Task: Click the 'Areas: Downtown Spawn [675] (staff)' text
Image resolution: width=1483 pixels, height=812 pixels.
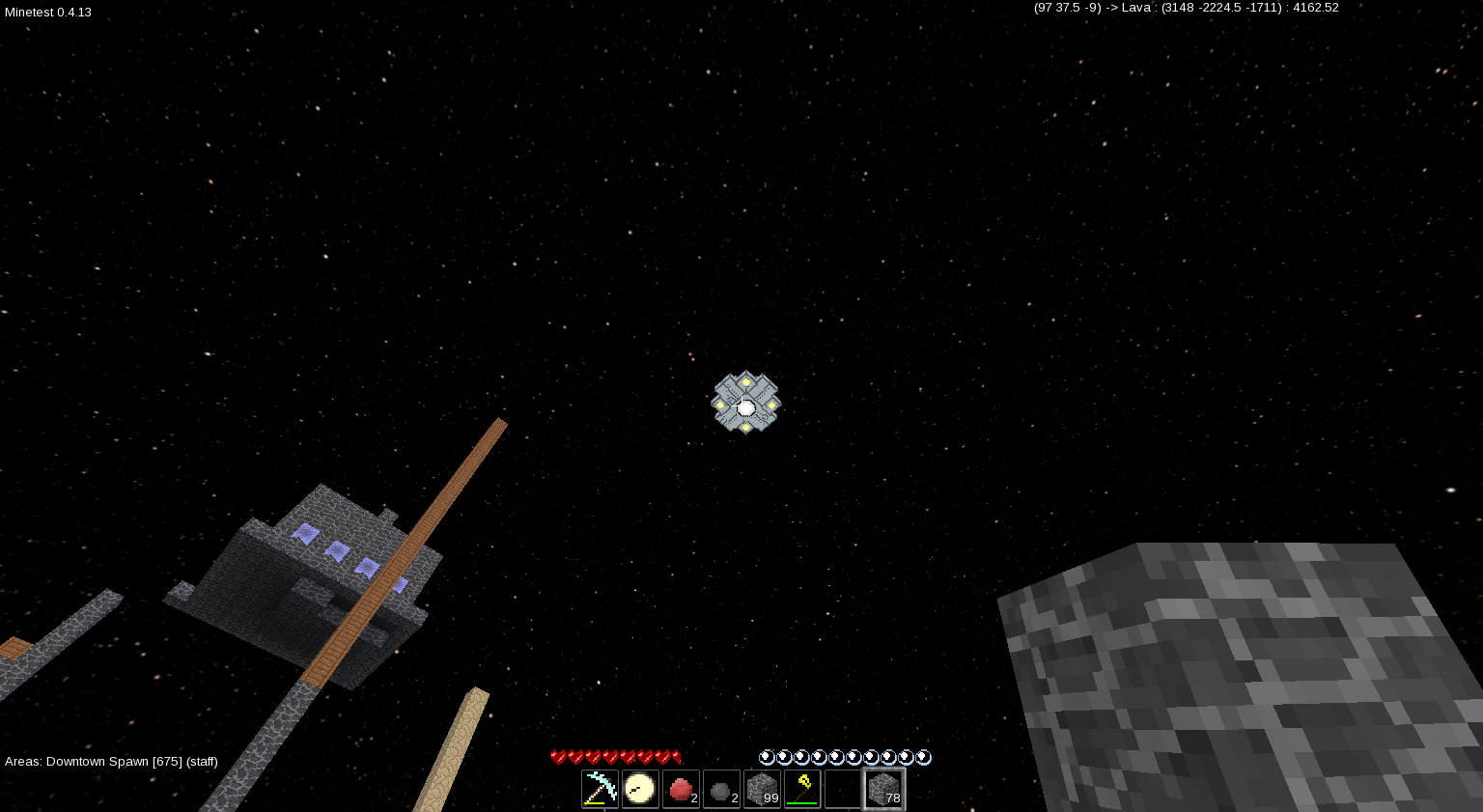Action: 111,762
